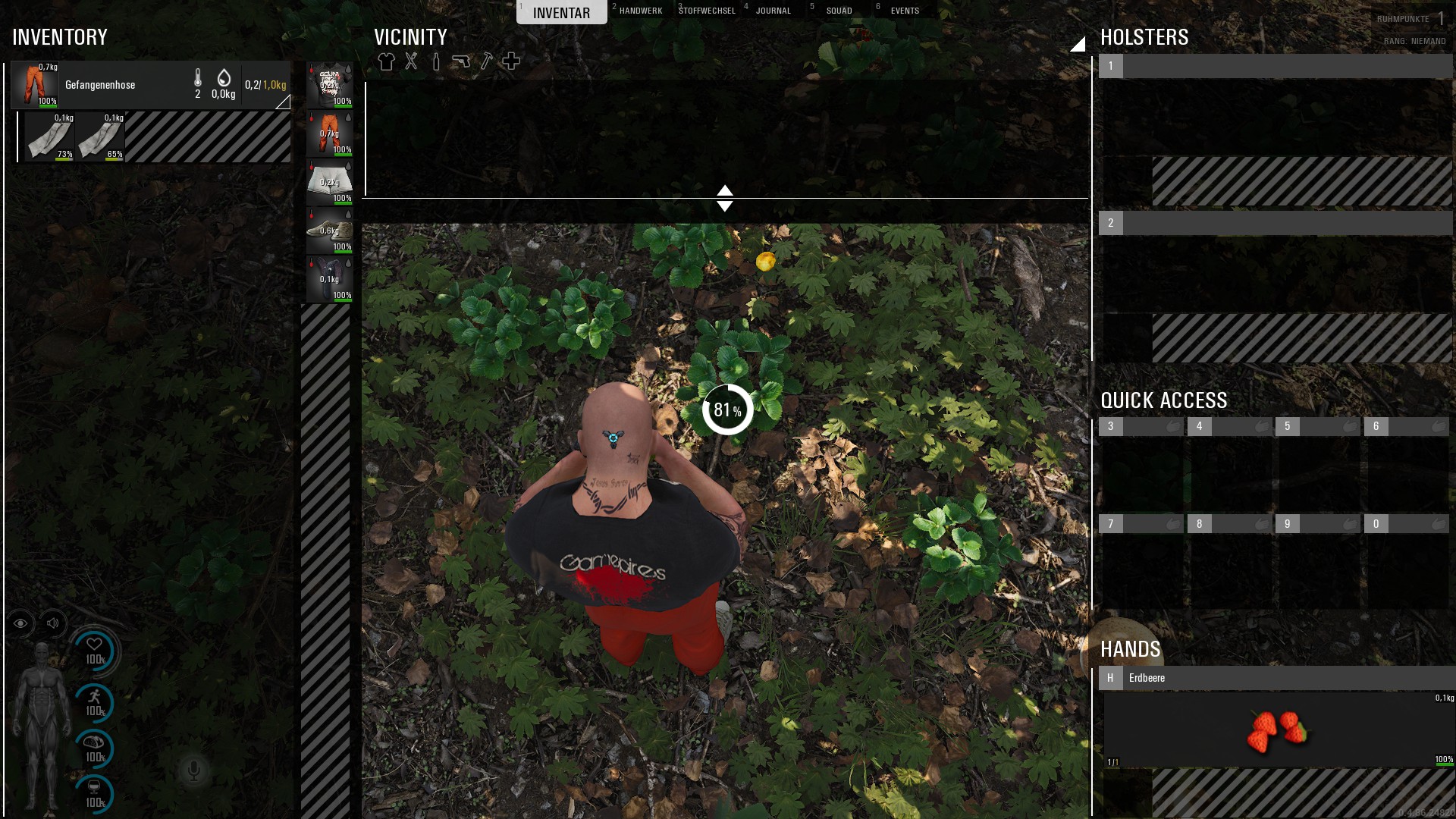Select the rag with 65% durability
The width and height of the screenshot is (1456, 819).
click(x=100, y=136)
